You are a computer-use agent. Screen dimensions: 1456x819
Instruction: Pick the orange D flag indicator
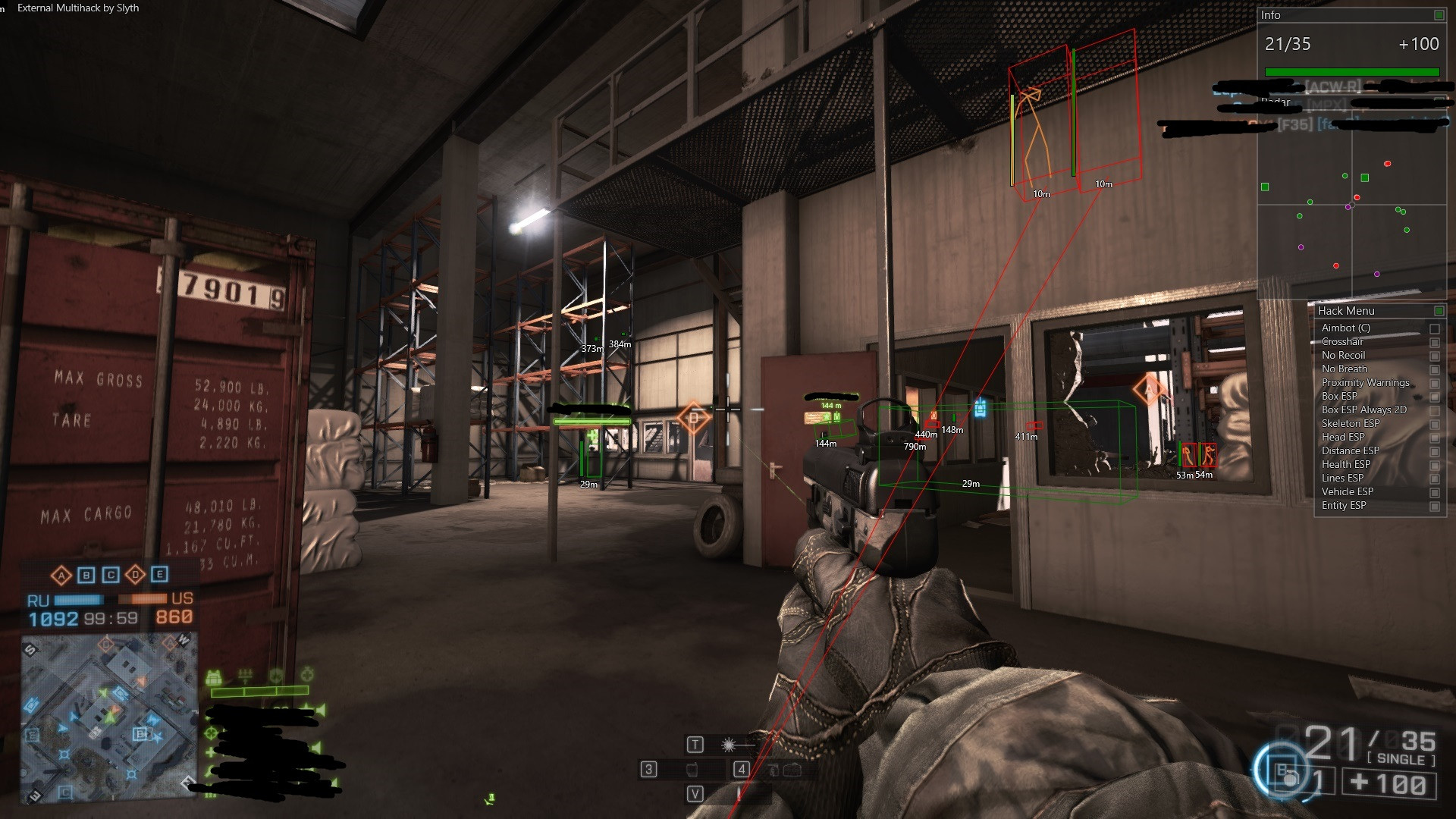pos(135,575)
